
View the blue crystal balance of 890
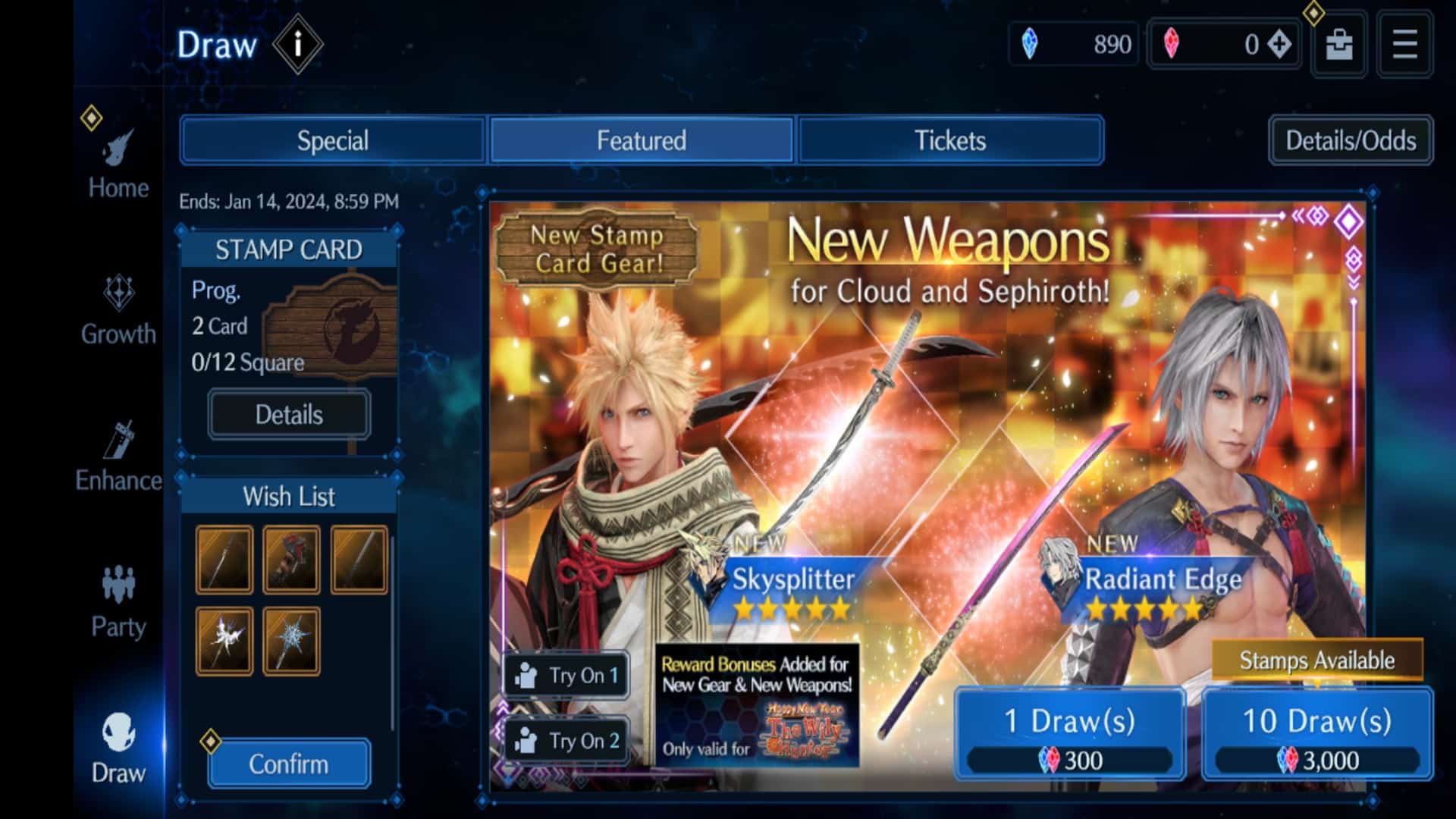[1073, 44]
